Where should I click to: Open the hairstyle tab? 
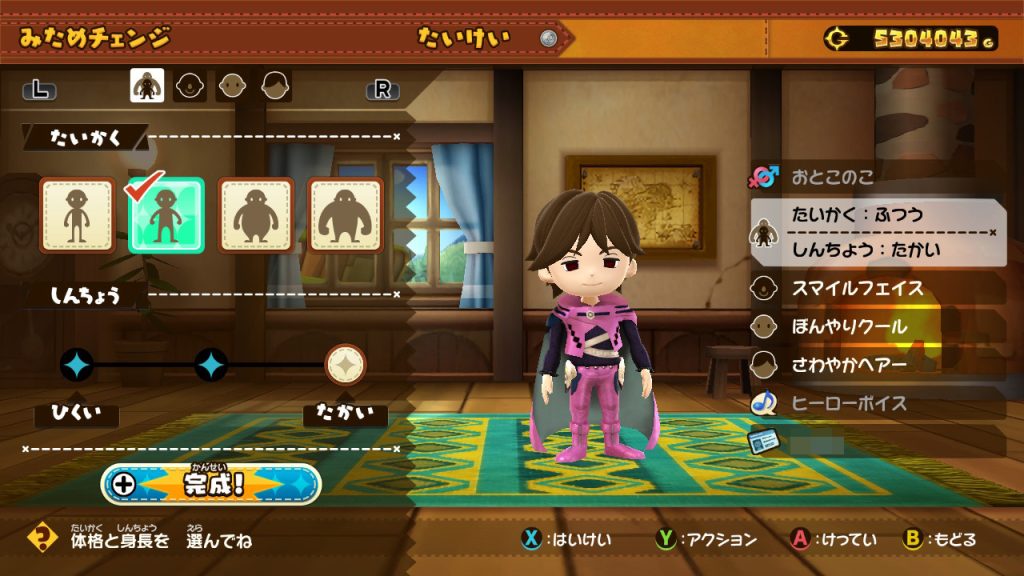[x=276, y=86]
